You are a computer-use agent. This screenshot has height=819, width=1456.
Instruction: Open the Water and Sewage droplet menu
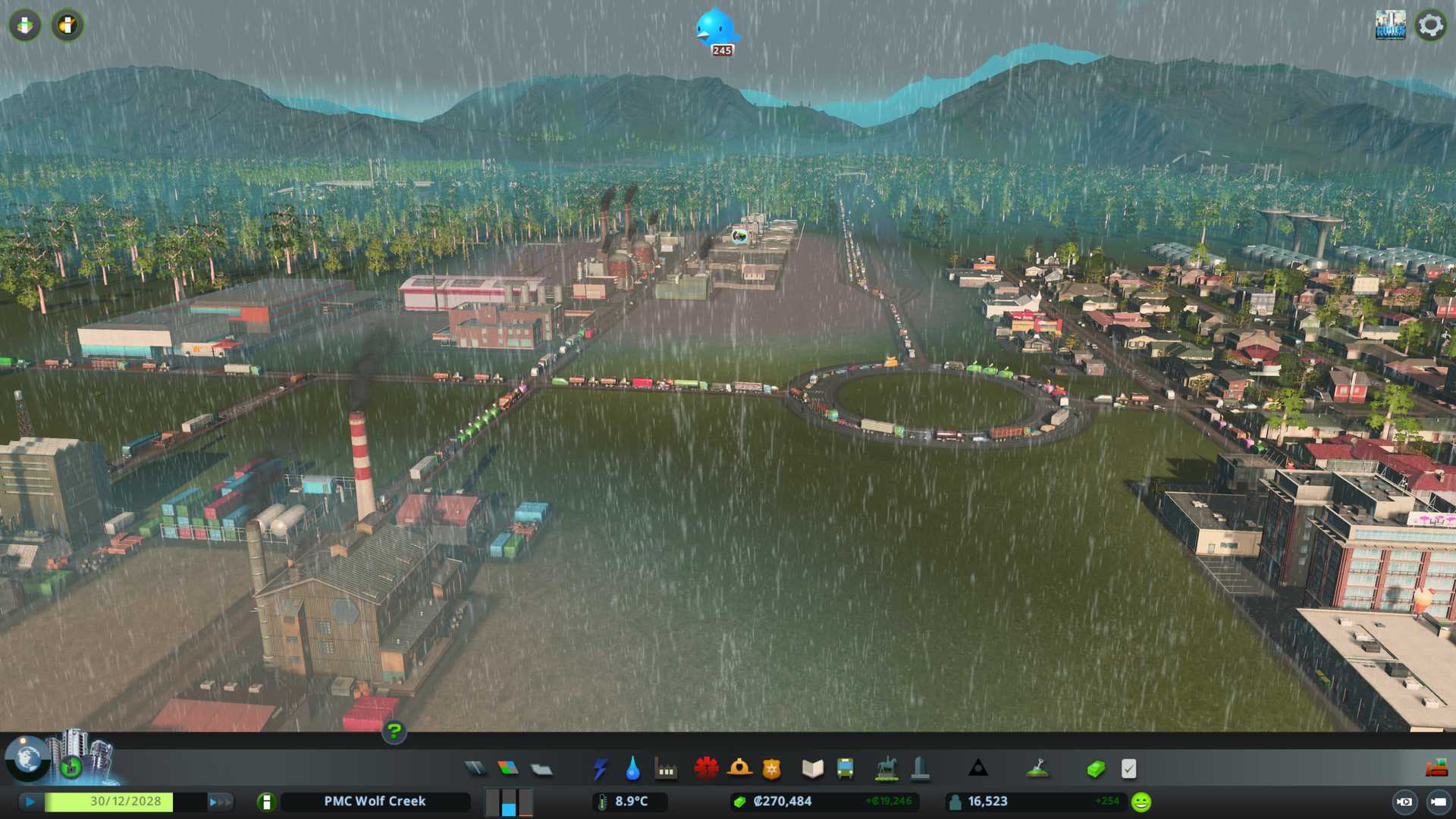[632, 769]
